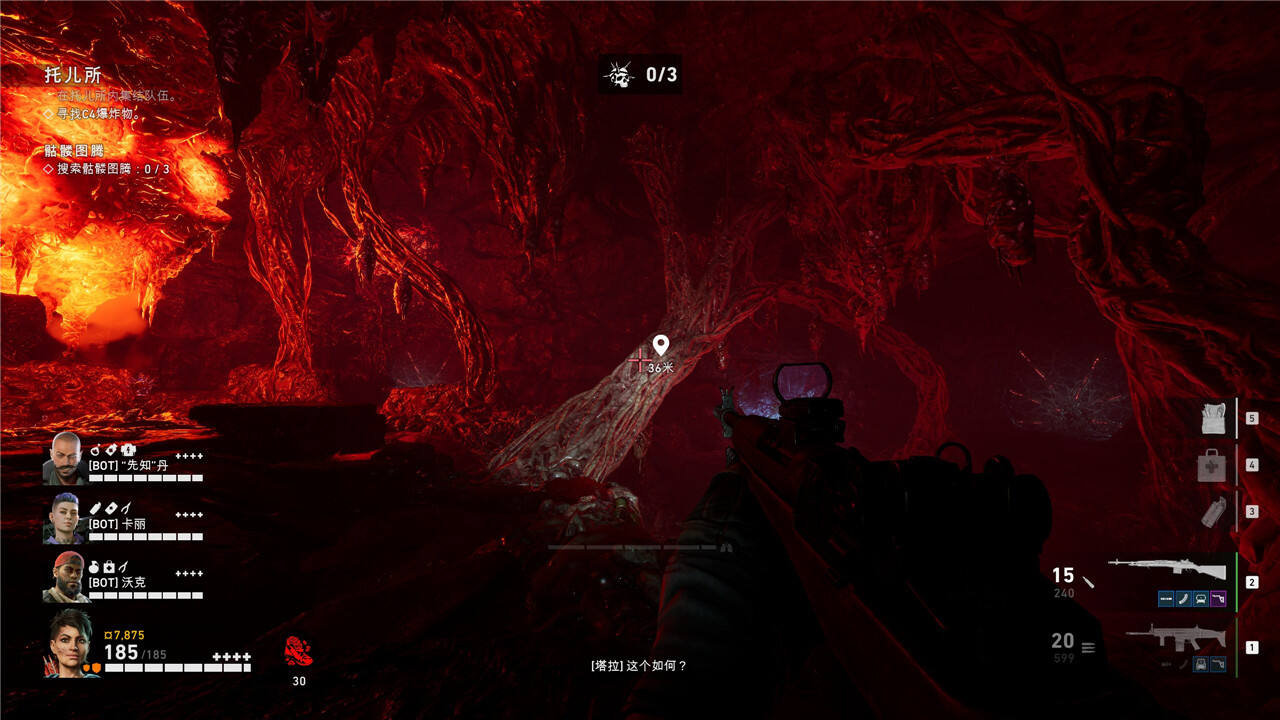This screenshot has height=720, width=1280.
Task: Click the bot 沃克 teammate portrait
Action: (65, 577)
